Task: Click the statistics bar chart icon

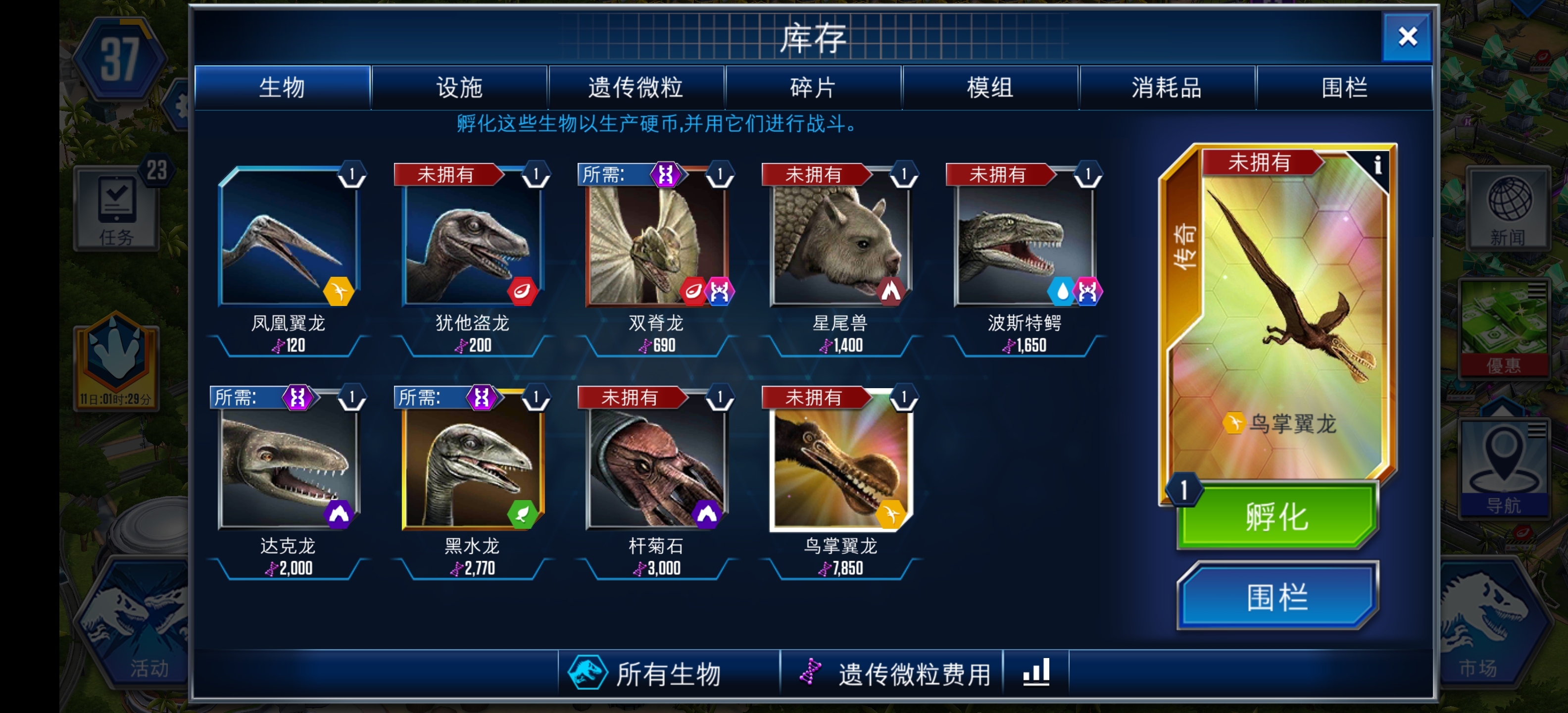Action: pos(1037,671)
